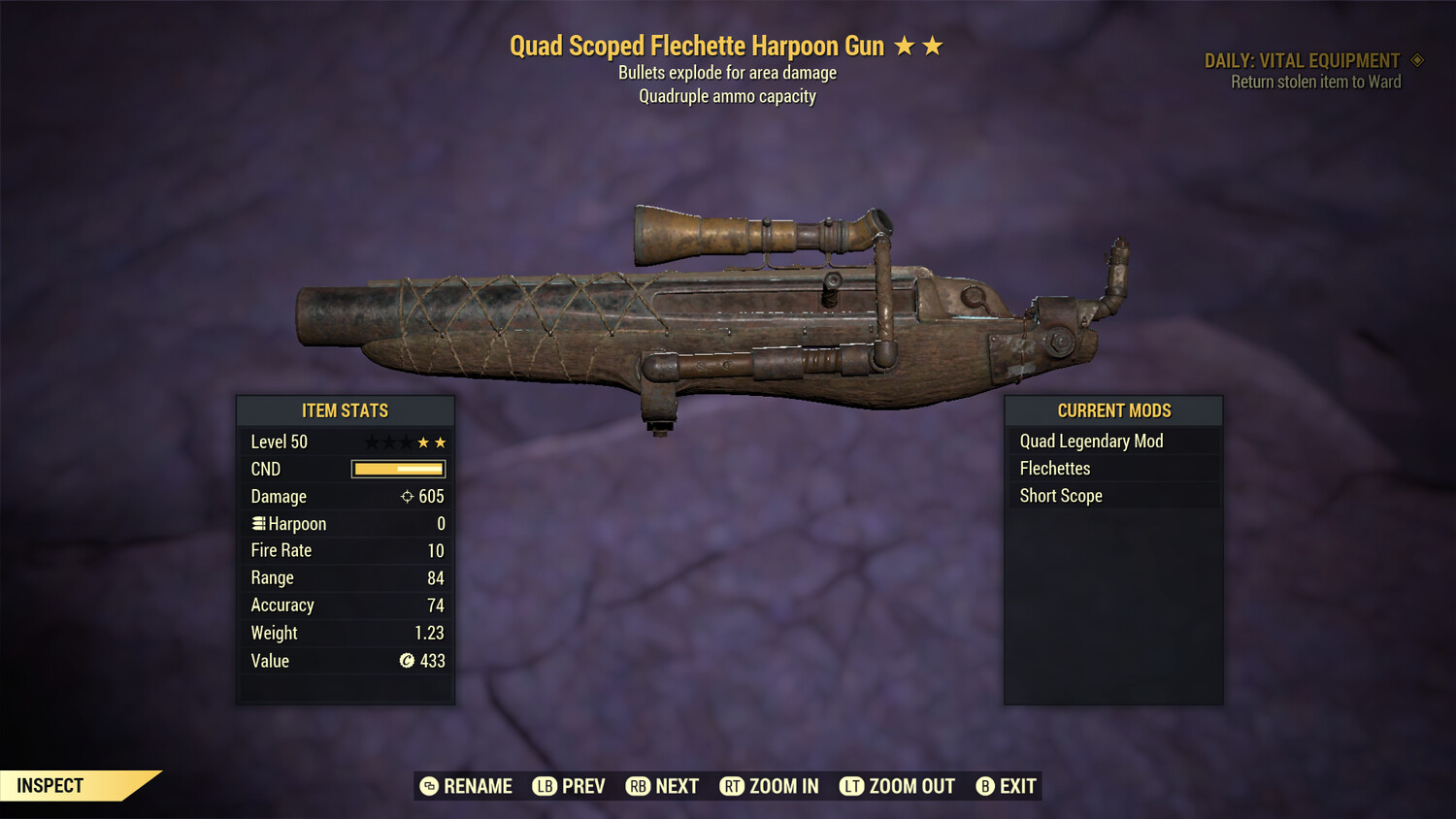The image size is (1456, 819).
Task: Toggle the first gold star on Level 50 row
Action: pyautogui.click(x=421, y=442)
